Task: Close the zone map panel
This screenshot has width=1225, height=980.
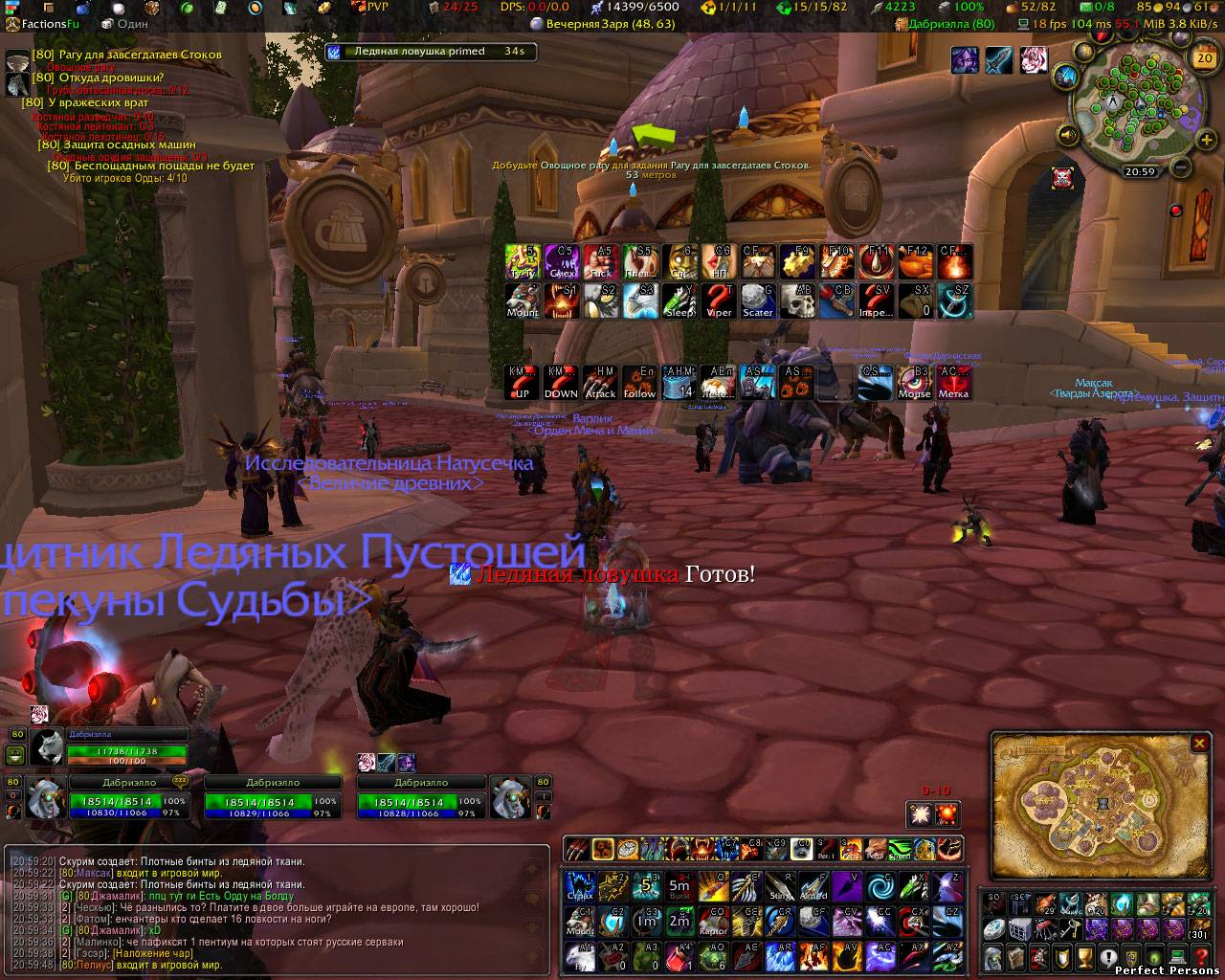Action: pyautogui.click(x=1199, y=744)
